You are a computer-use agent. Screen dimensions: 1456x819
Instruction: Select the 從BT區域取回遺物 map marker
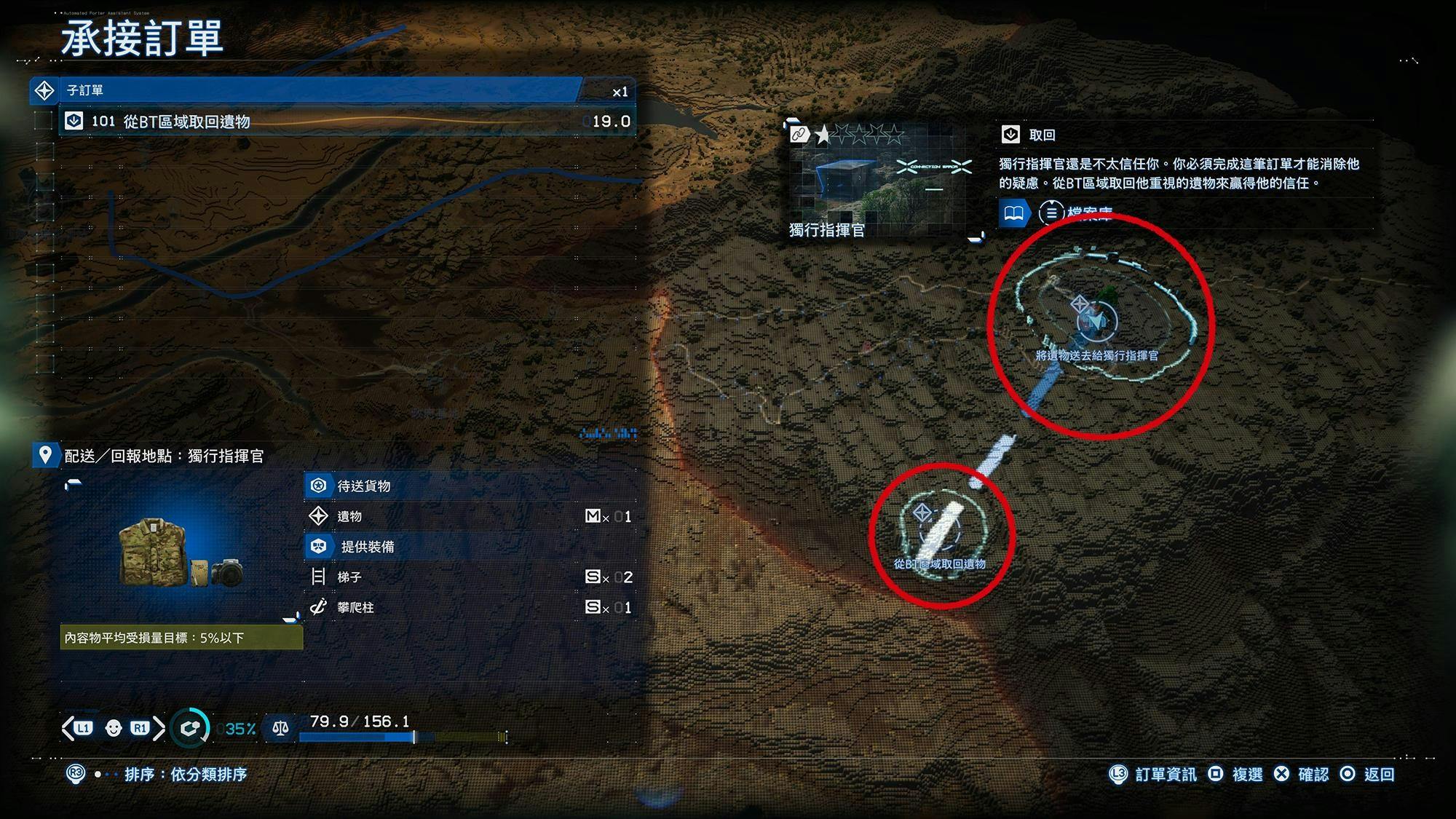coord(939,531)
